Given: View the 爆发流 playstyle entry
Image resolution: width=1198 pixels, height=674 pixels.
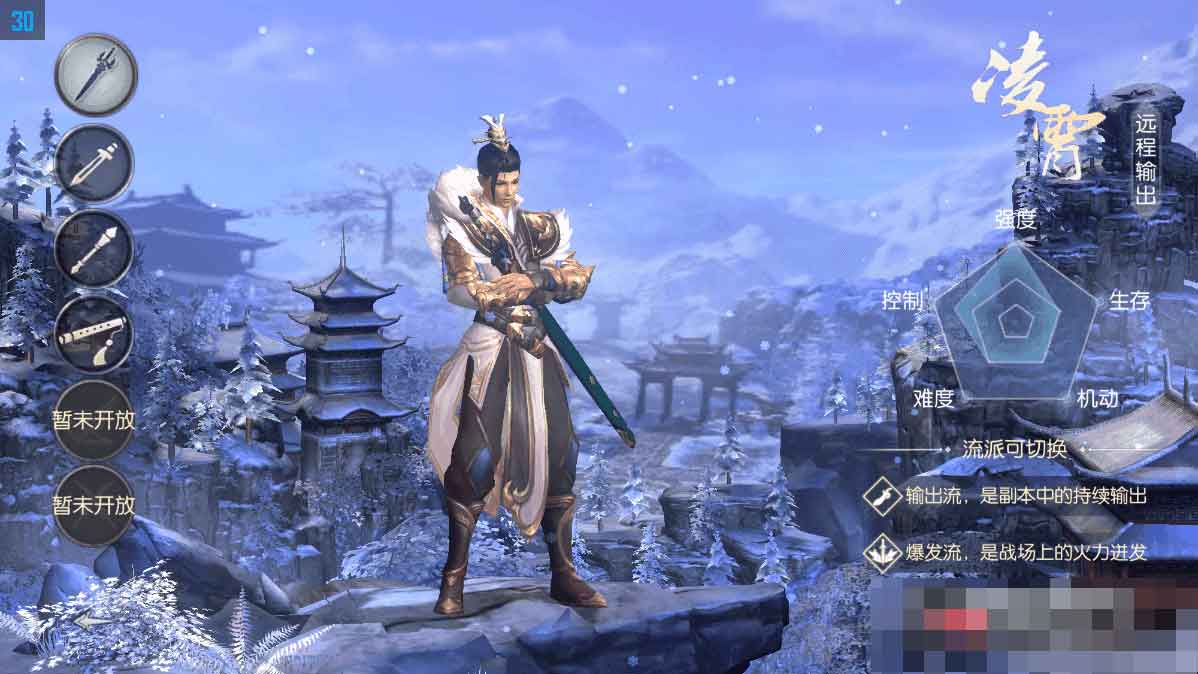Looking at the screenshot, I should (1010, 552).
